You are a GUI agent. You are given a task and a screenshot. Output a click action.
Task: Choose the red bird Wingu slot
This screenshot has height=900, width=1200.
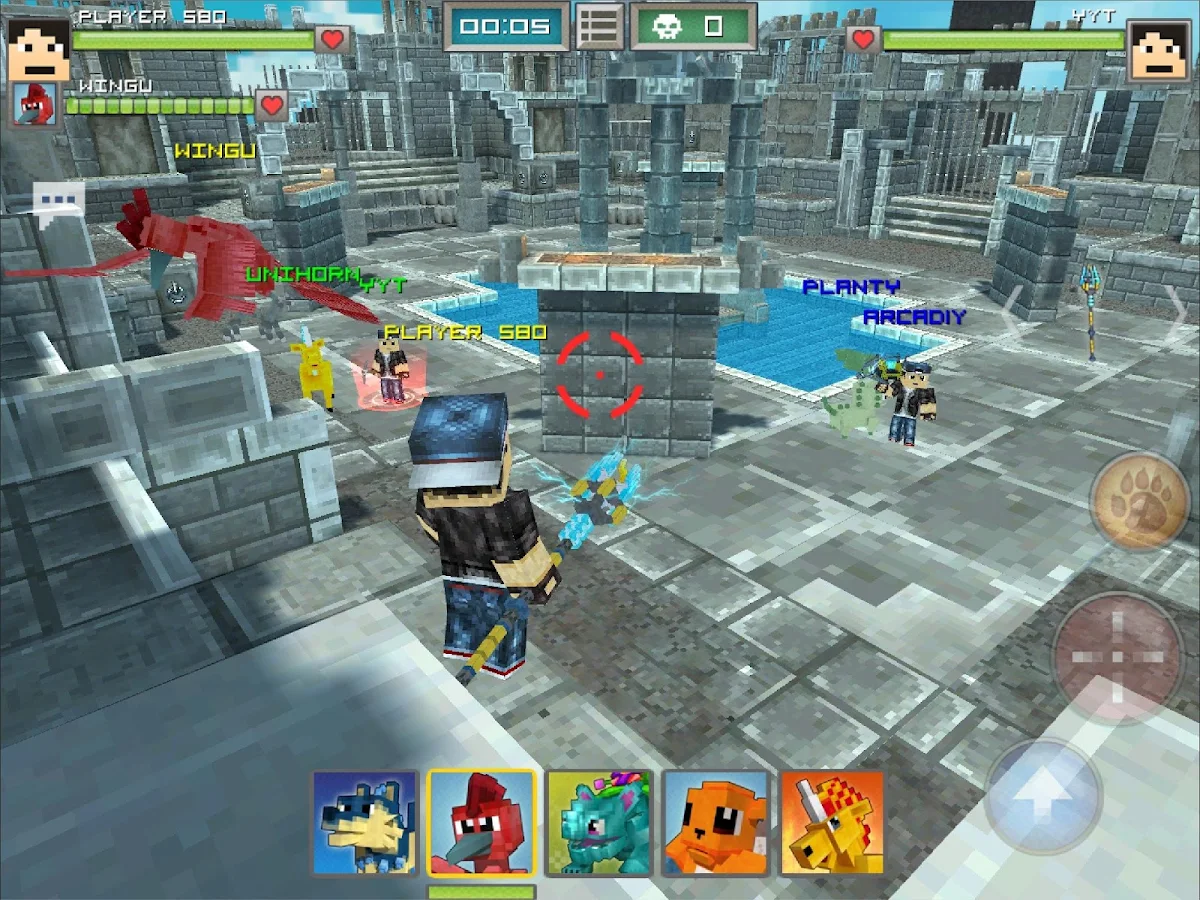click(482, 823)
